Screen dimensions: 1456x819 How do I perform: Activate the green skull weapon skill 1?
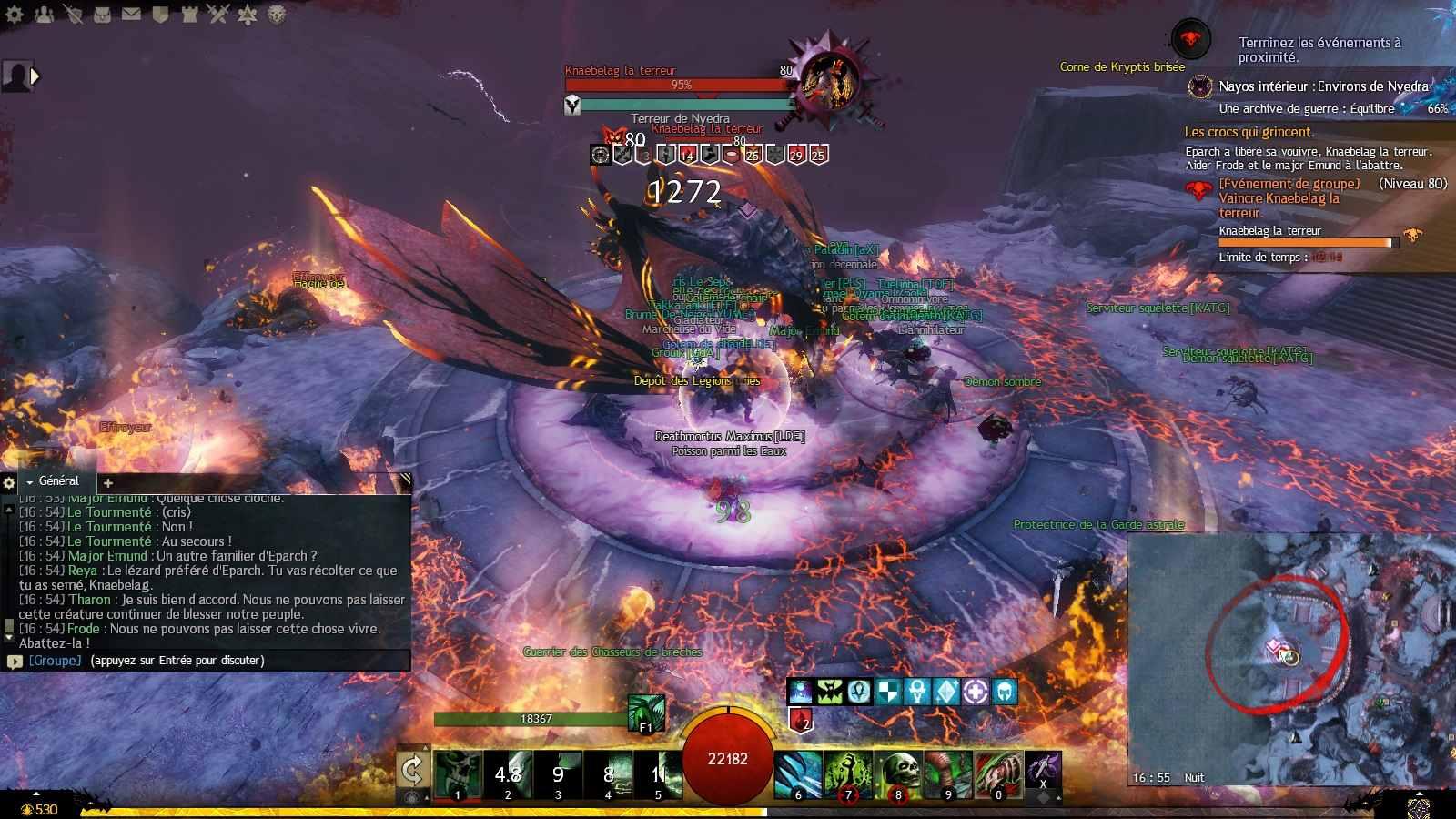point(458,775)
